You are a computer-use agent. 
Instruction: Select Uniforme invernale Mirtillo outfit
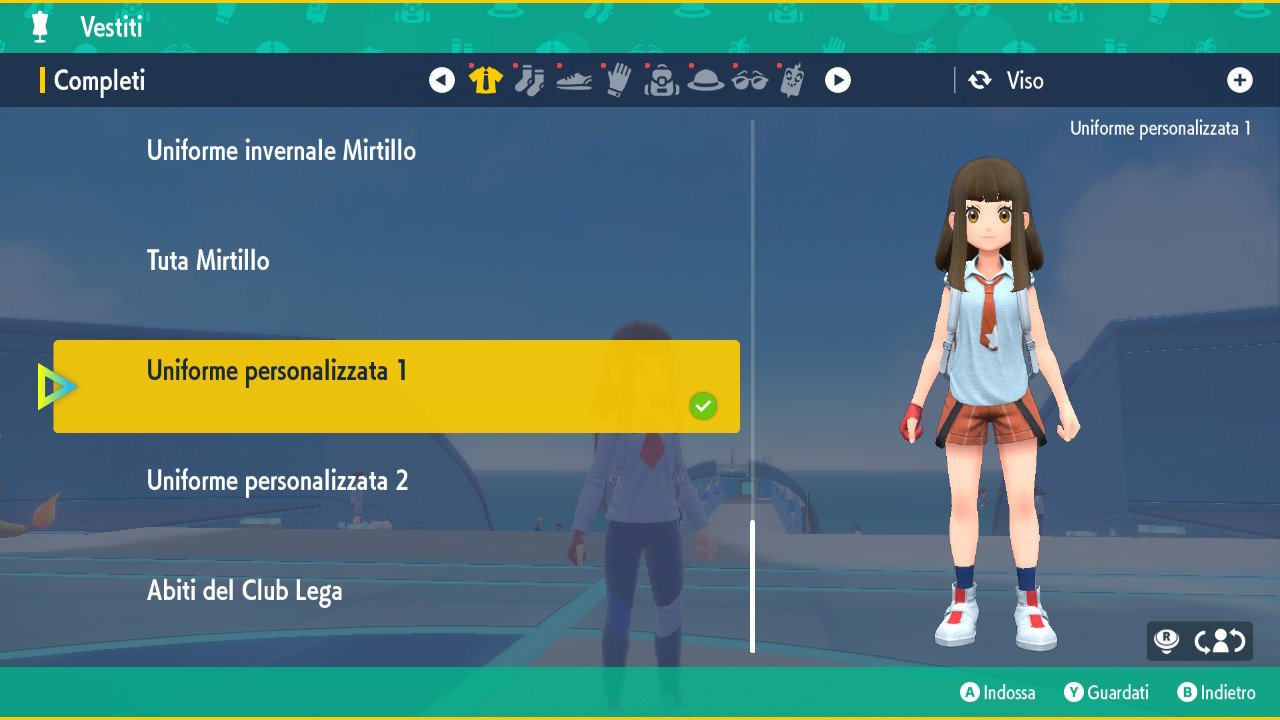click(281, 151)
